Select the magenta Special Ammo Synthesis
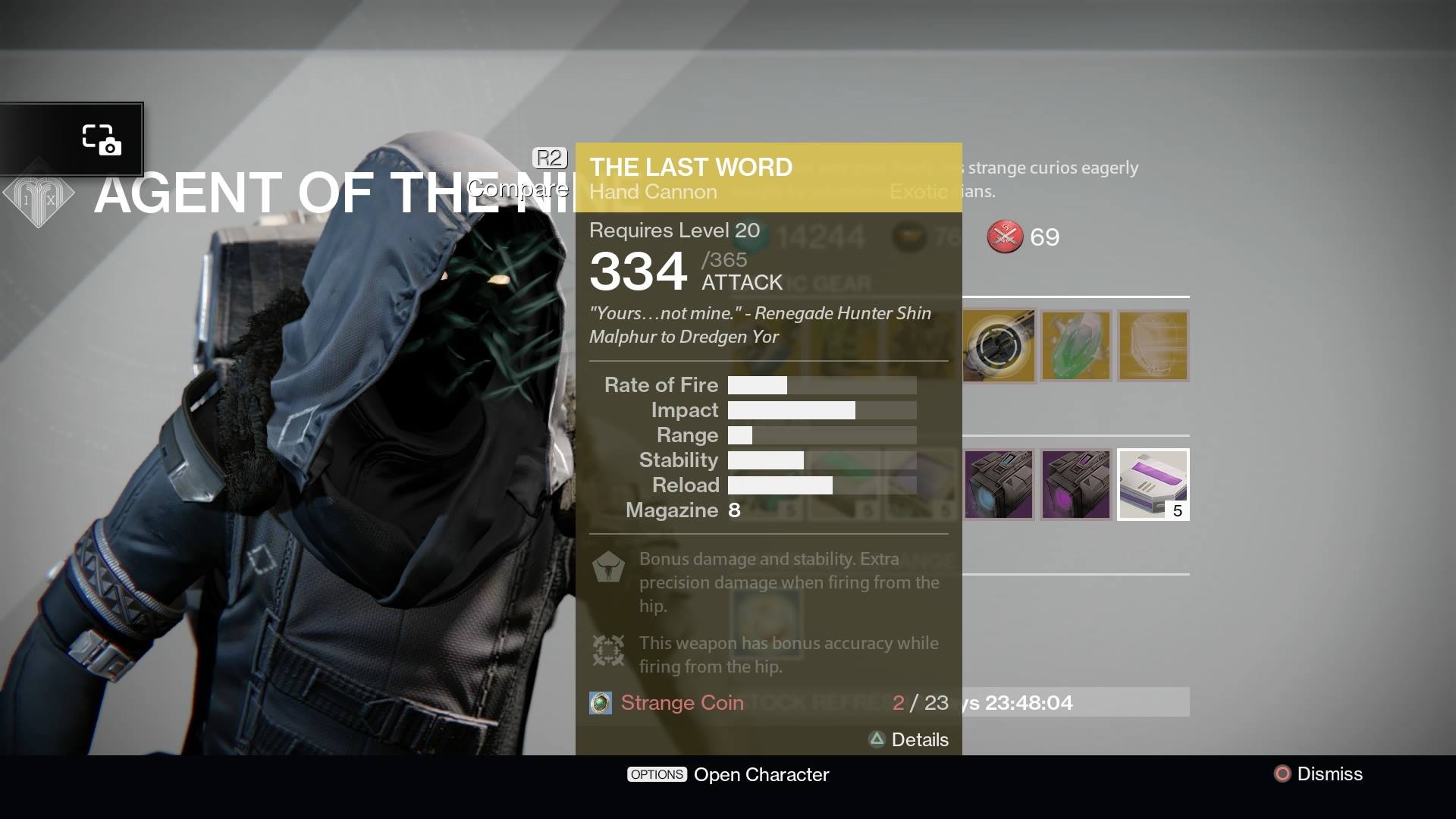The image size is (1456, 819). click(1076, 484)
